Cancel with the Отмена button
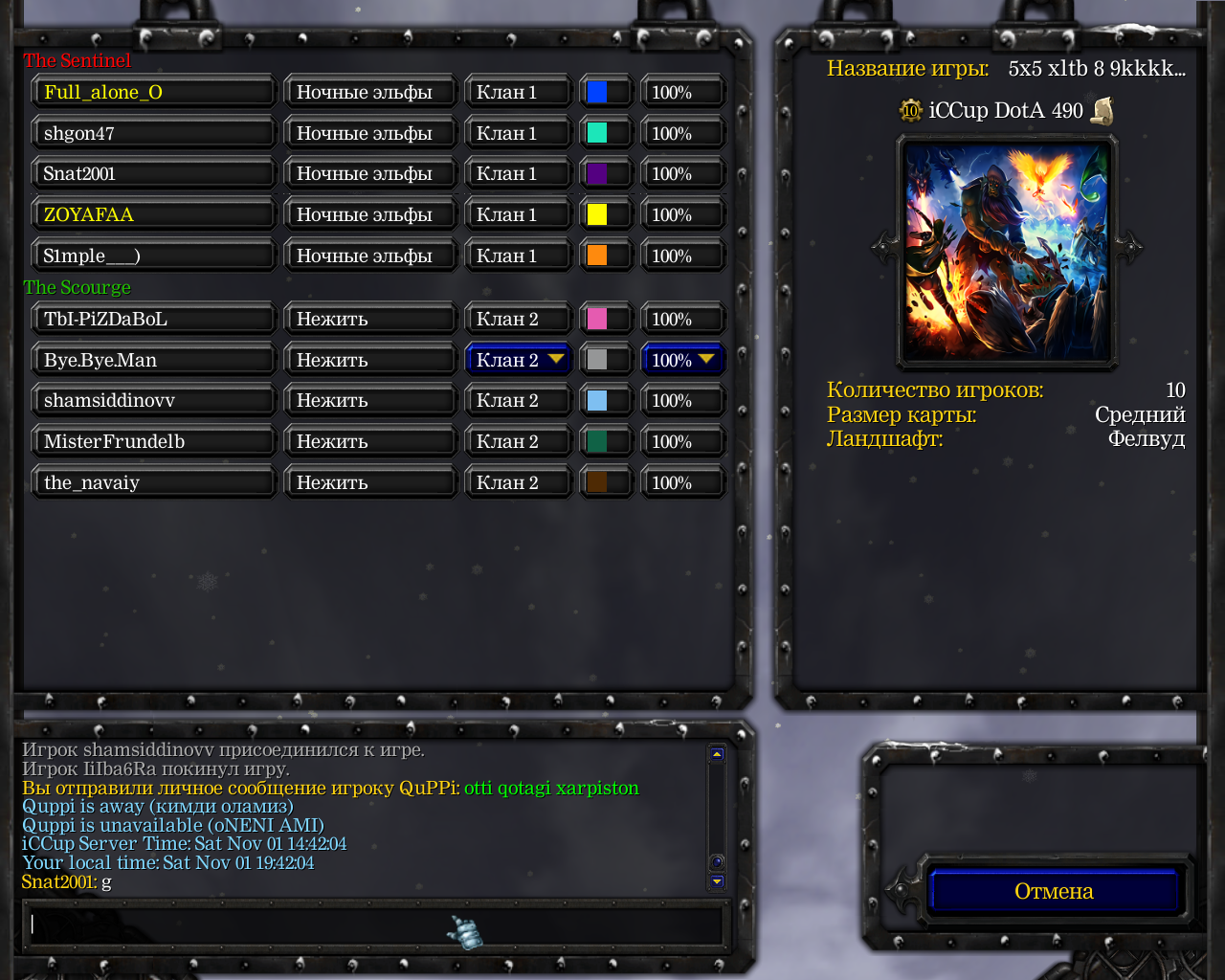Screen dimensions: 1225x980 (x=1053, y=891)
